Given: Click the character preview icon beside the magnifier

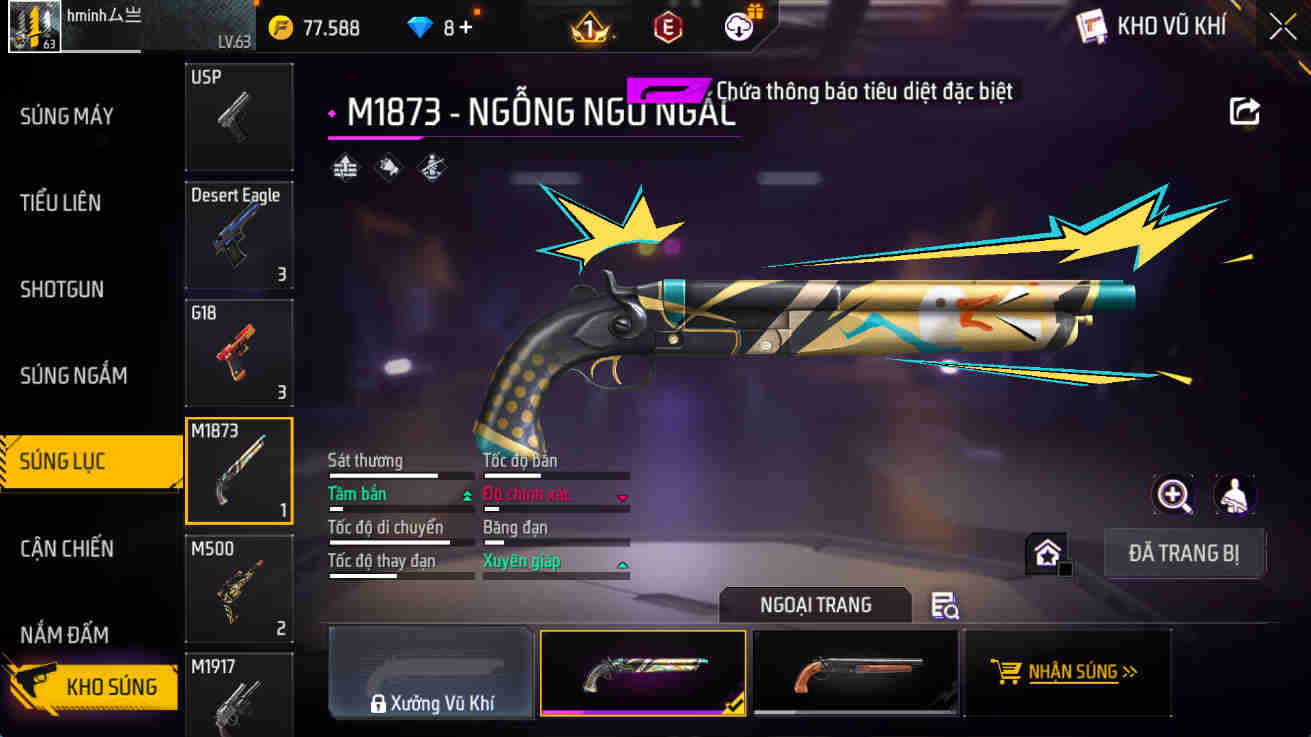Looking at the screenshot, I should point(1233,495).
